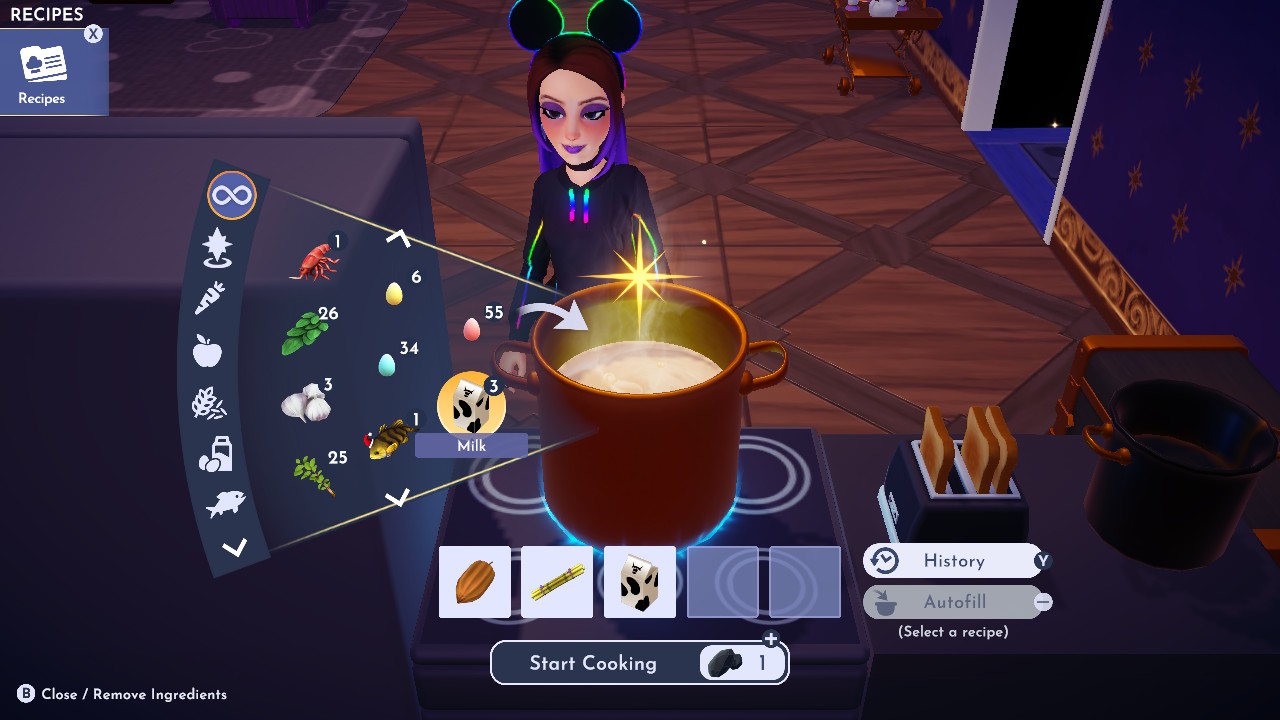Viewport: 1280px width, 720px height.
Task: Remove the cocoa bean from its pot slot
Action: tap(474, 582)
